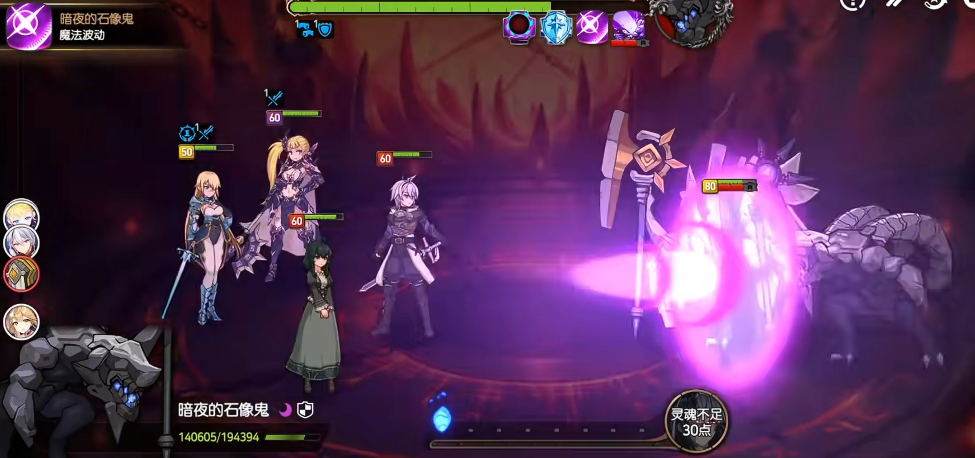Tap the gargoyle boss portrait medallion

click(x=691, y=18)
